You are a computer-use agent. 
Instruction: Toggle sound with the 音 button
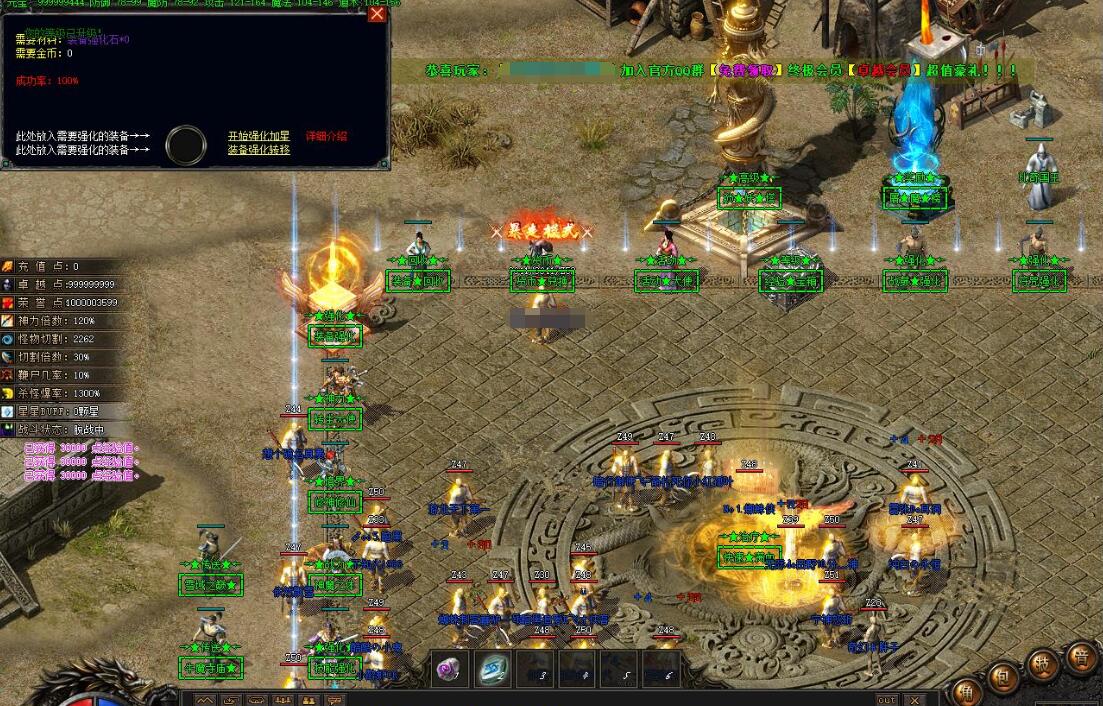tap(1081, 658)
